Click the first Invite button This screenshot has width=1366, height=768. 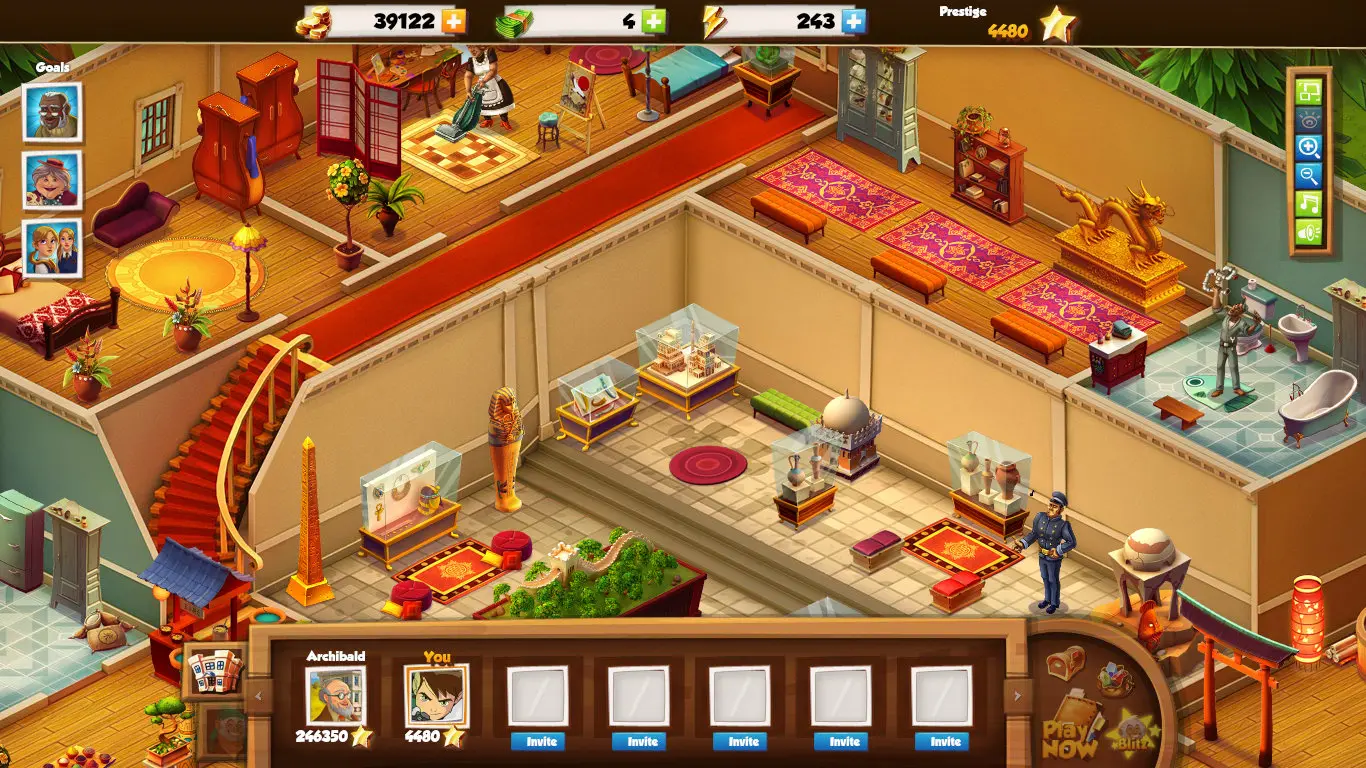point(539,742)
